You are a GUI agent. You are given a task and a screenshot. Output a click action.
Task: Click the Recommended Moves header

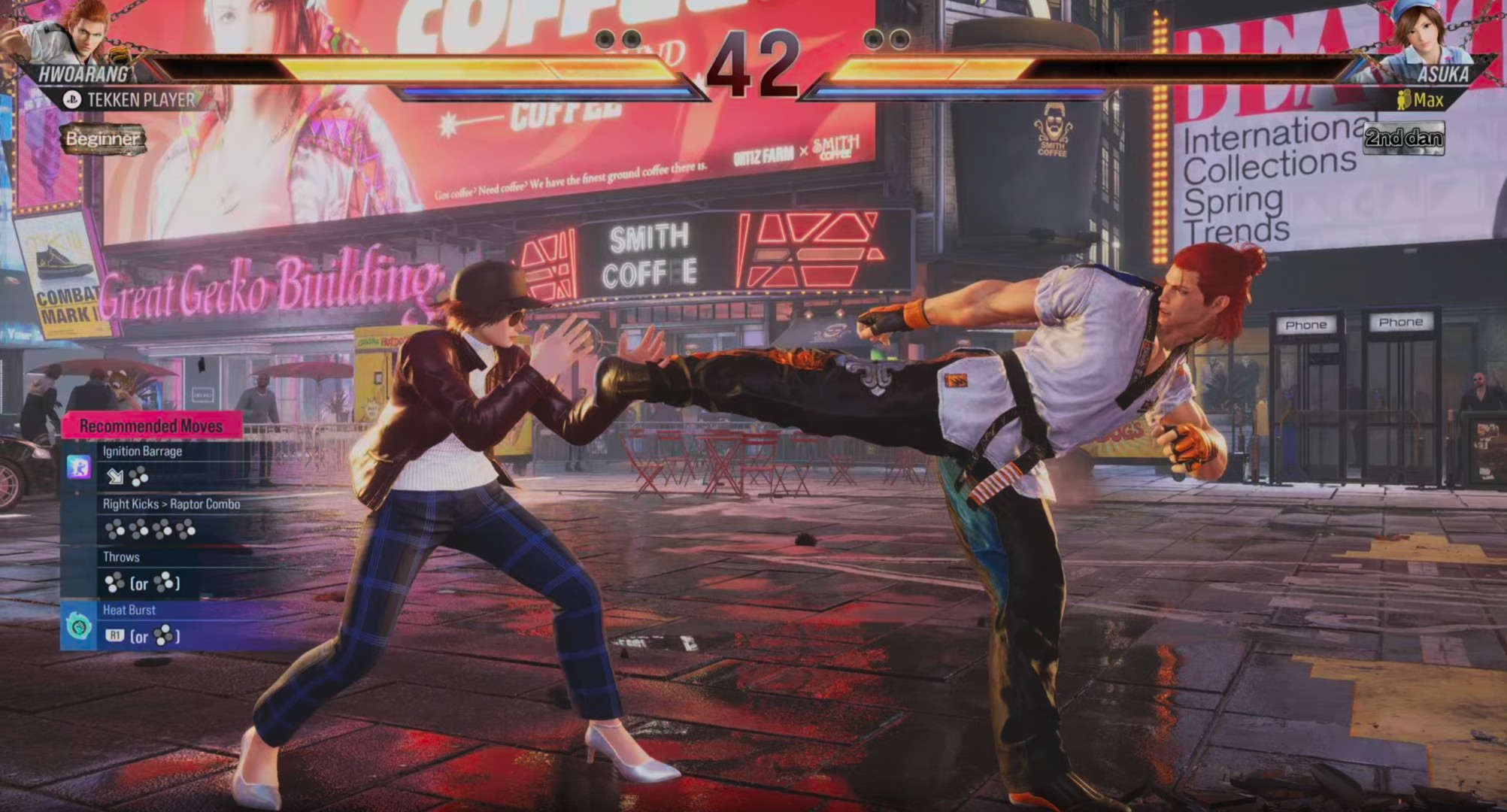(151, 426)
